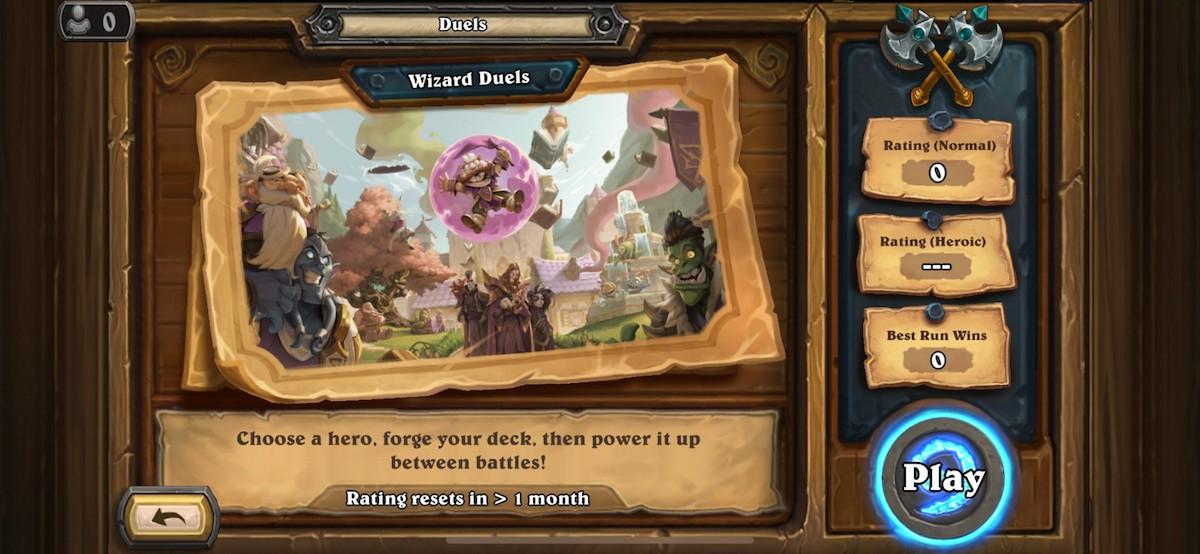
Task: Go back using the arrow button
Action: pyautogui.click(x=169, y=517)
